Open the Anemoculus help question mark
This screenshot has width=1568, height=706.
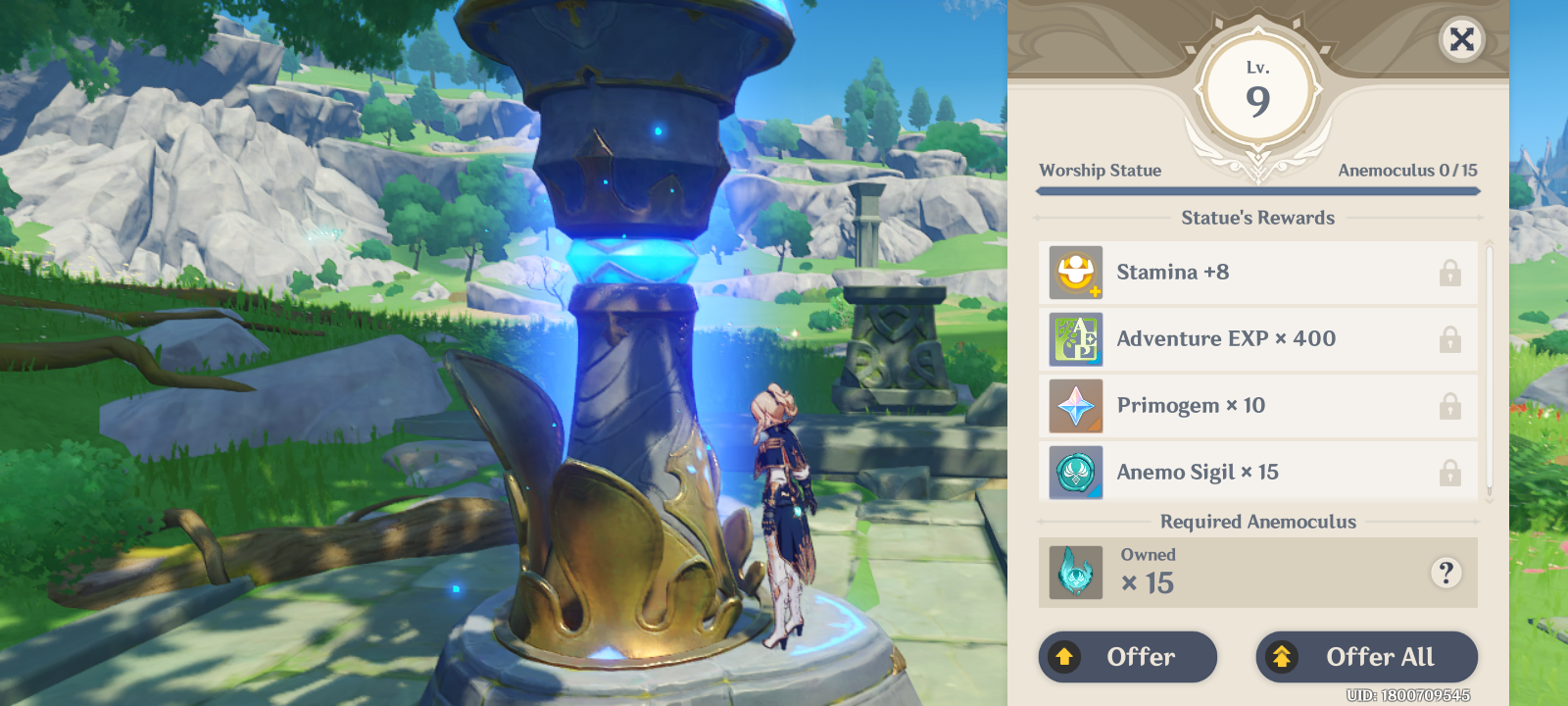pos(1445,573)
